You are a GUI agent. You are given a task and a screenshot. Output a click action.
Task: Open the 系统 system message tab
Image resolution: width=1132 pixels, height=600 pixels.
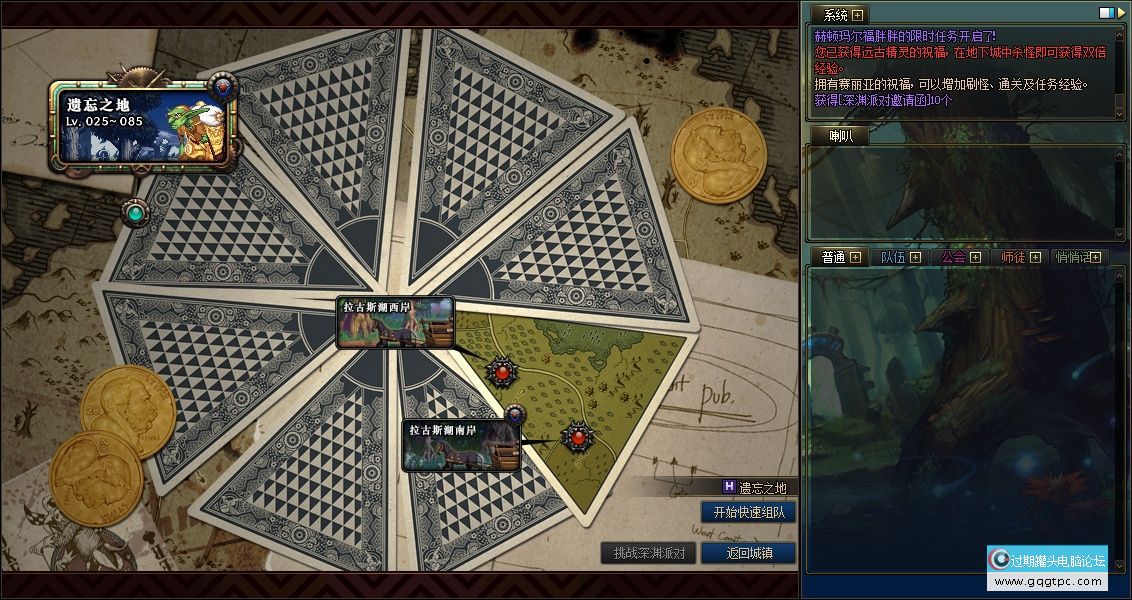pos(841,15)
